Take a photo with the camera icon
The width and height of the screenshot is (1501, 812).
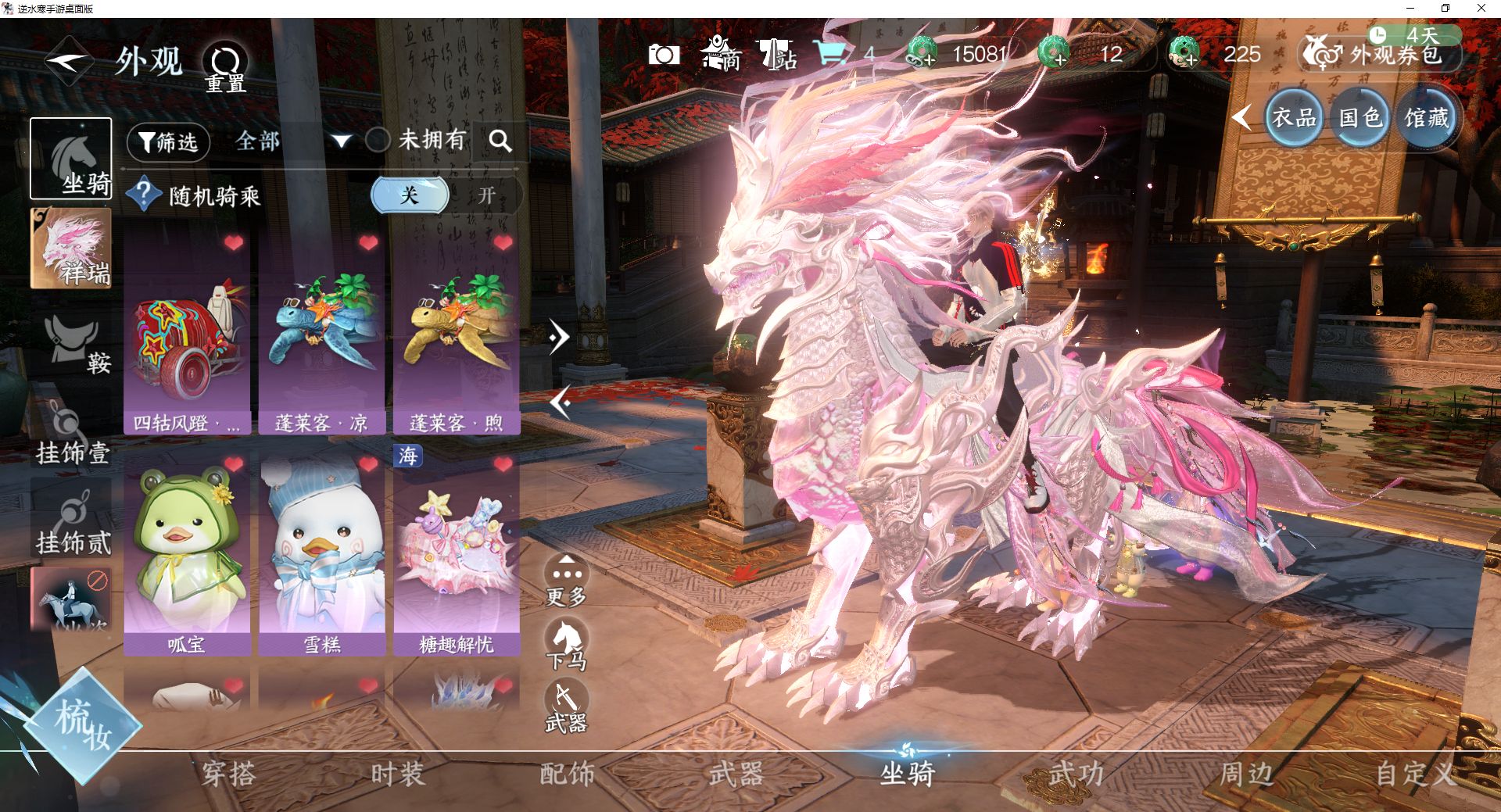click(x=664, y=55)
